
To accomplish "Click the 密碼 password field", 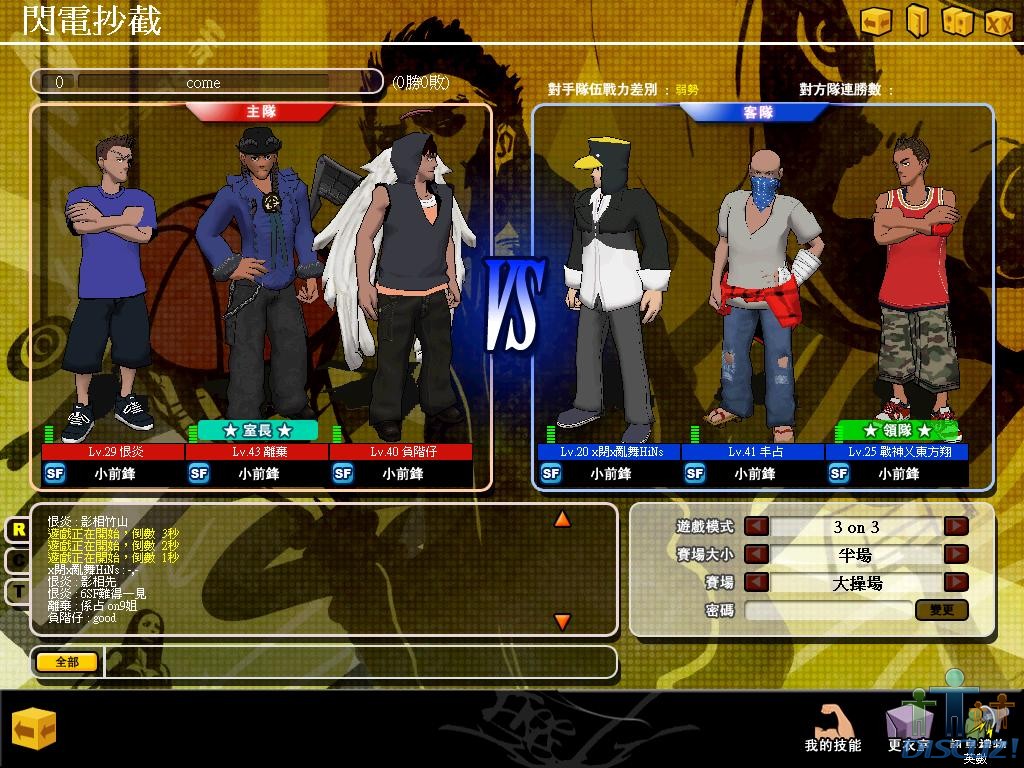I will [x=827, y=609].
